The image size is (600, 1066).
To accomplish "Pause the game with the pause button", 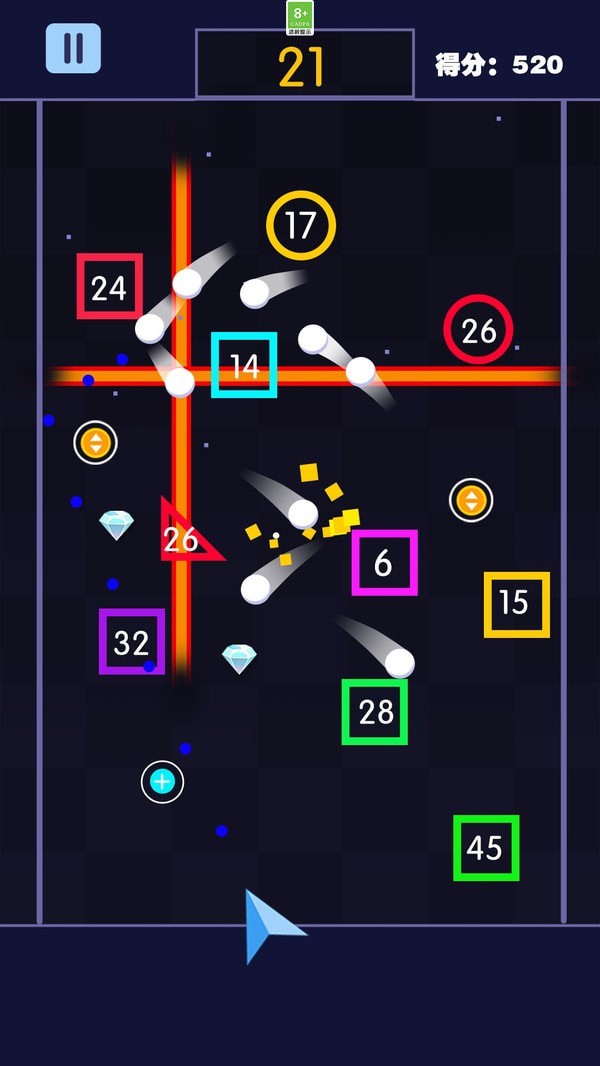I will (x=73, y=48).
